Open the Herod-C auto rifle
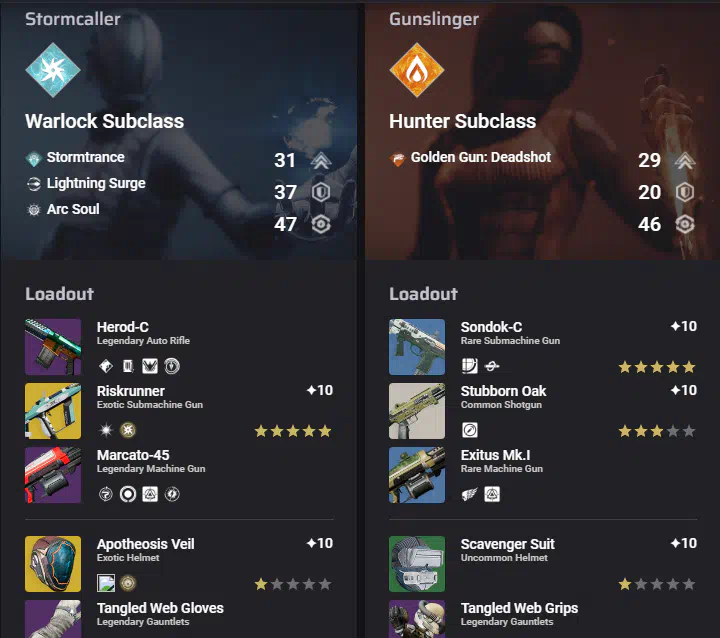Image resolution: width=720 pixels, height=638 pixels. coord(53,347)
